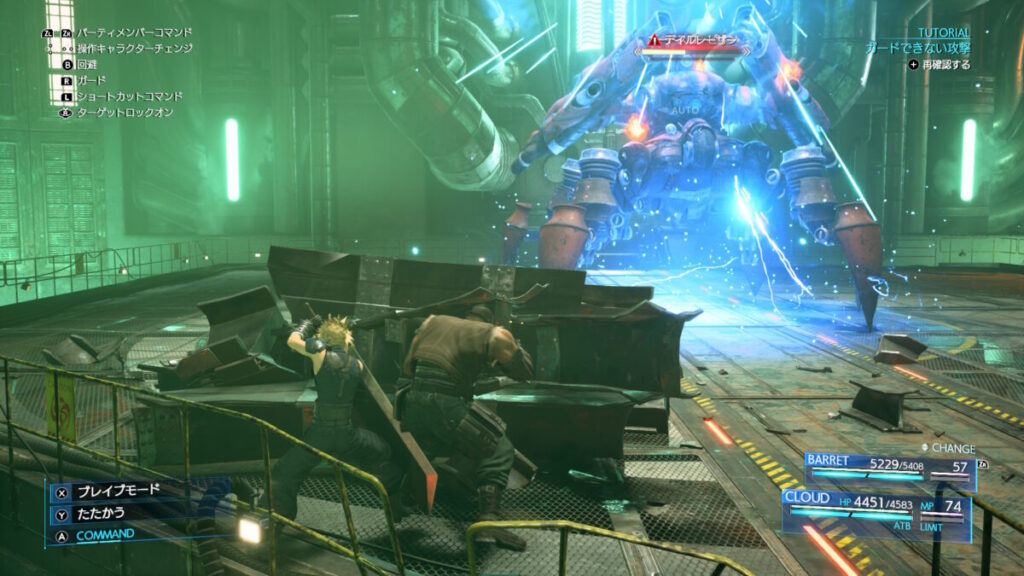Viewport: 1024px width, 576px height.
Task: Open the COMMAND menu
Action: pyautogui.click(x=106, y=534)
